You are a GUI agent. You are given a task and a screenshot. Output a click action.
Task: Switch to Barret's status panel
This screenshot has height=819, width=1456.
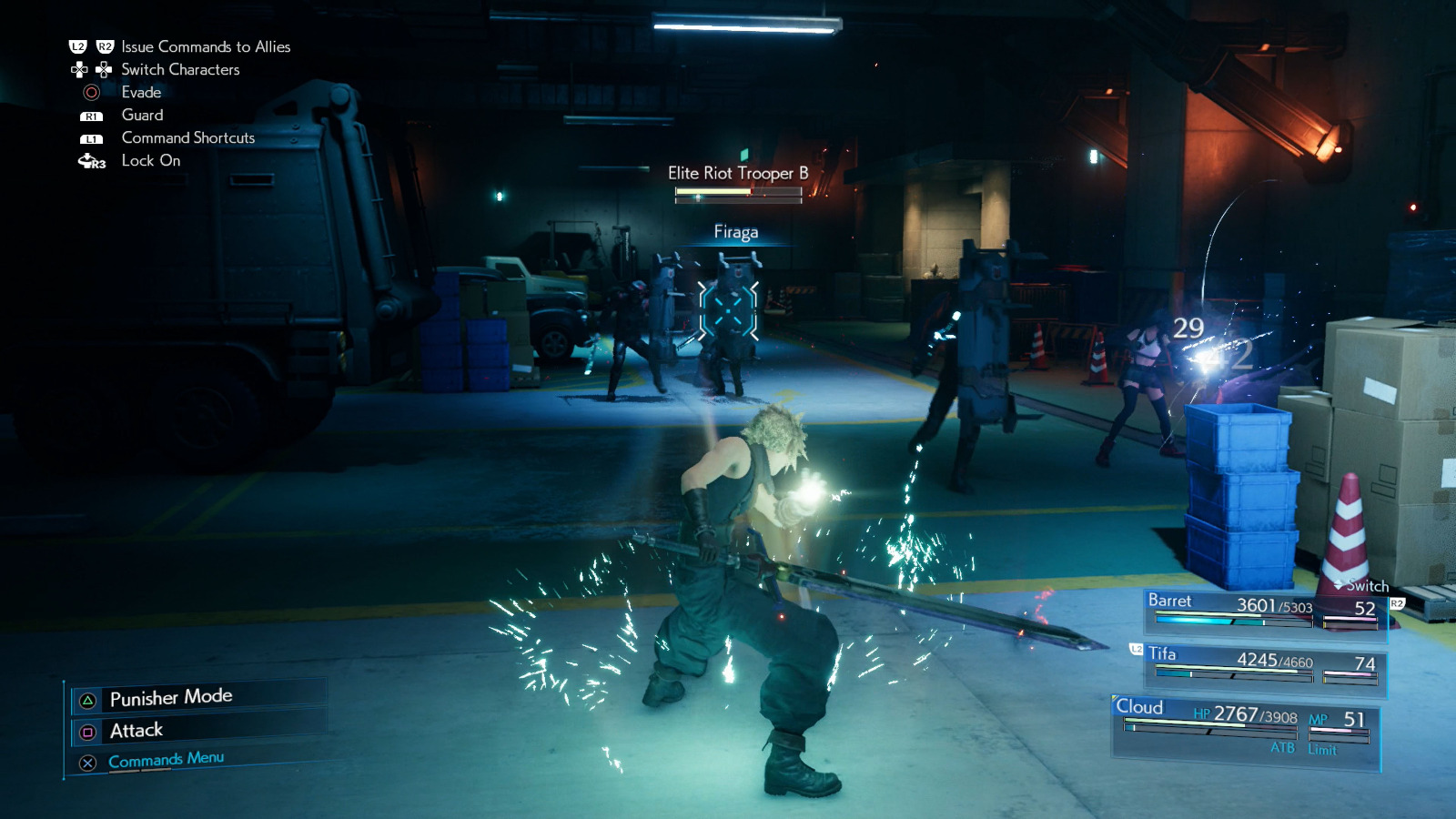[1265, 610]
